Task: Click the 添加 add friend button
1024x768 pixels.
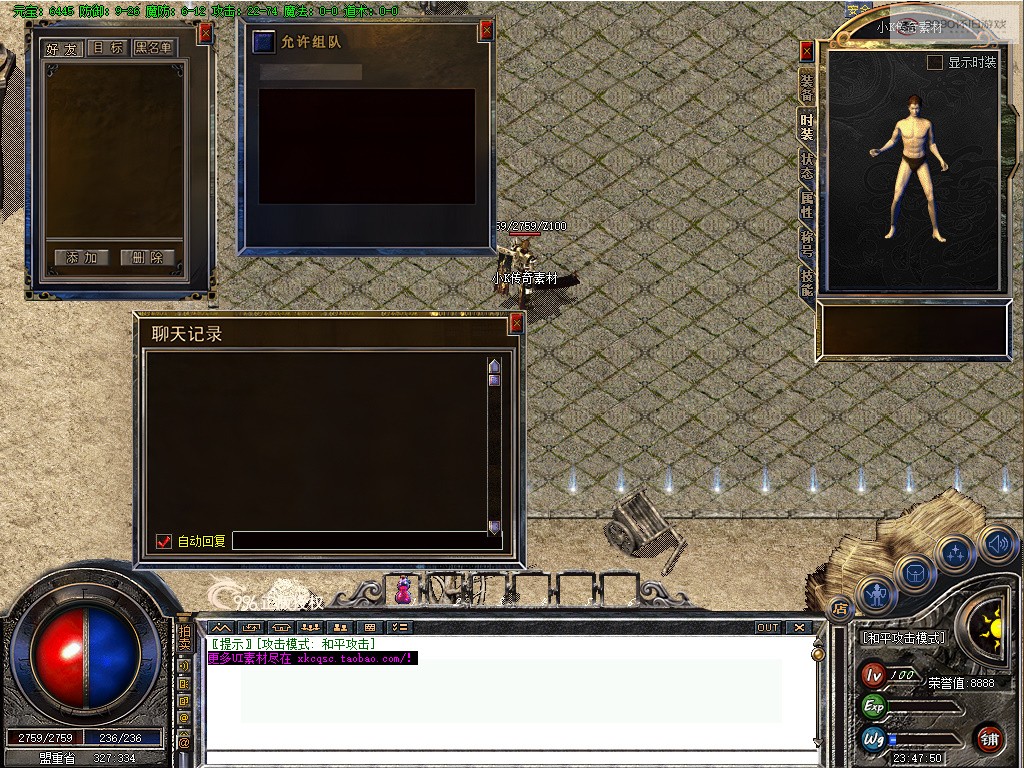Action: [x=81, y=258]
